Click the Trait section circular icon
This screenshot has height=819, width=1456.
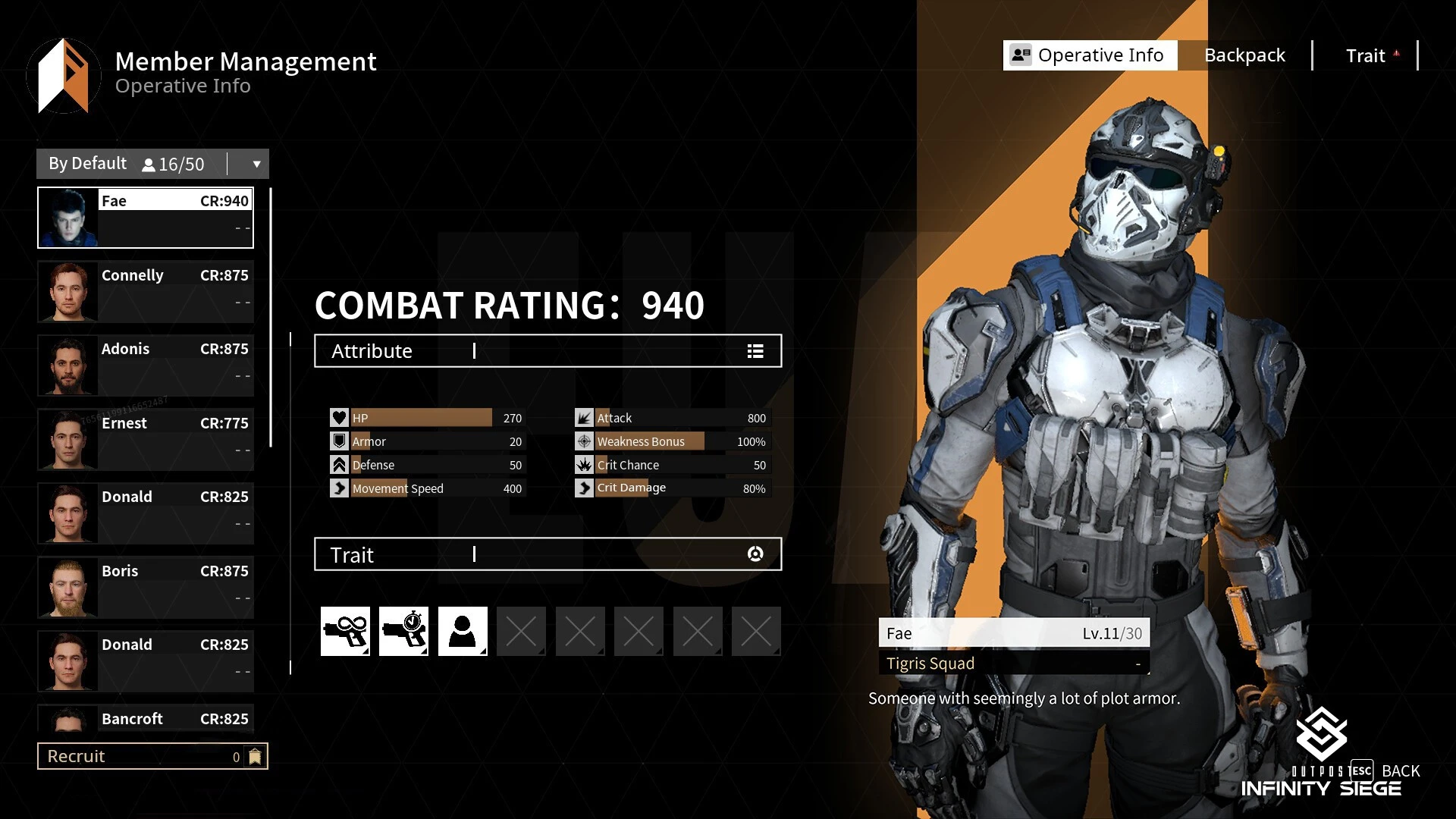755,554
